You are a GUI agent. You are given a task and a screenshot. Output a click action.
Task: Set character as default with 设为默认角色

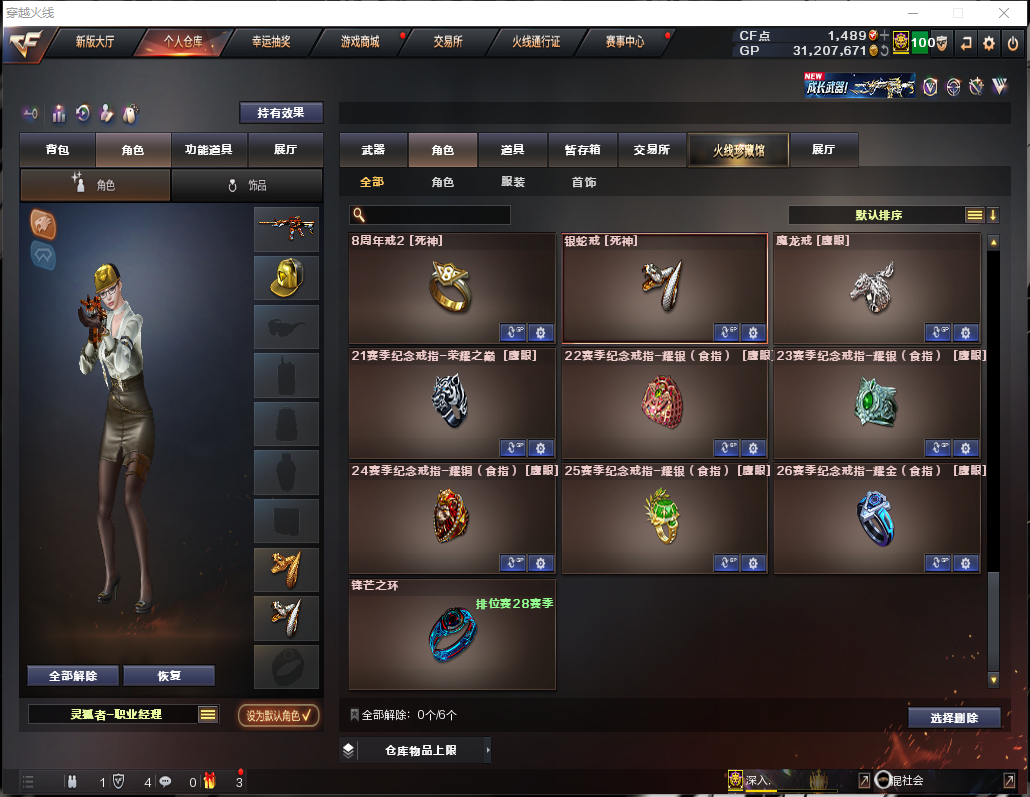coord(279,715)
